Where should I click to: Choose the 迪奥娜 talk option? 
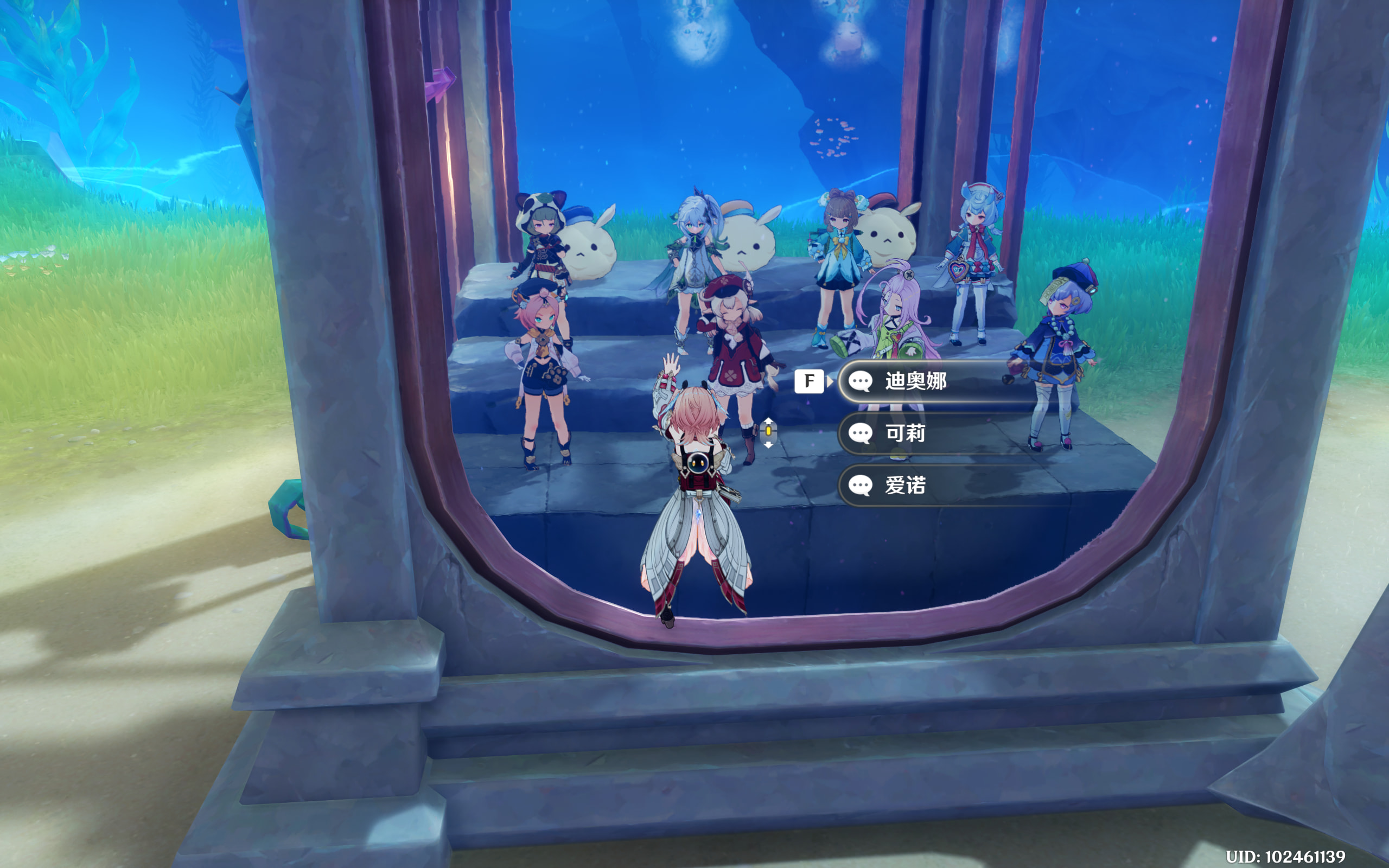(x=935, y=381)
